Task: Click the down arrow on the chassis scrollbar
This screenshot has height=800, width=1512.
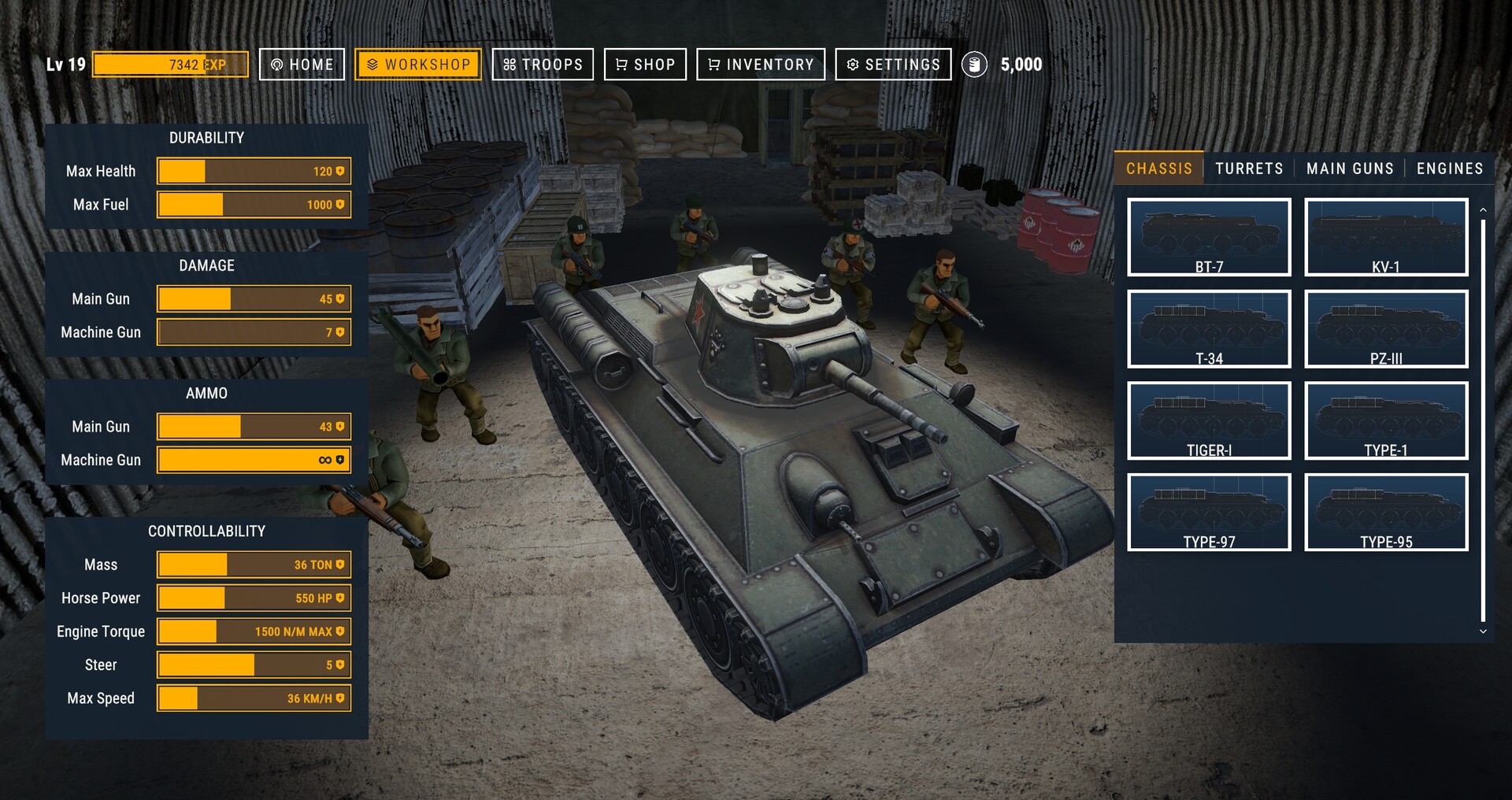Action: pos(1481,631)
